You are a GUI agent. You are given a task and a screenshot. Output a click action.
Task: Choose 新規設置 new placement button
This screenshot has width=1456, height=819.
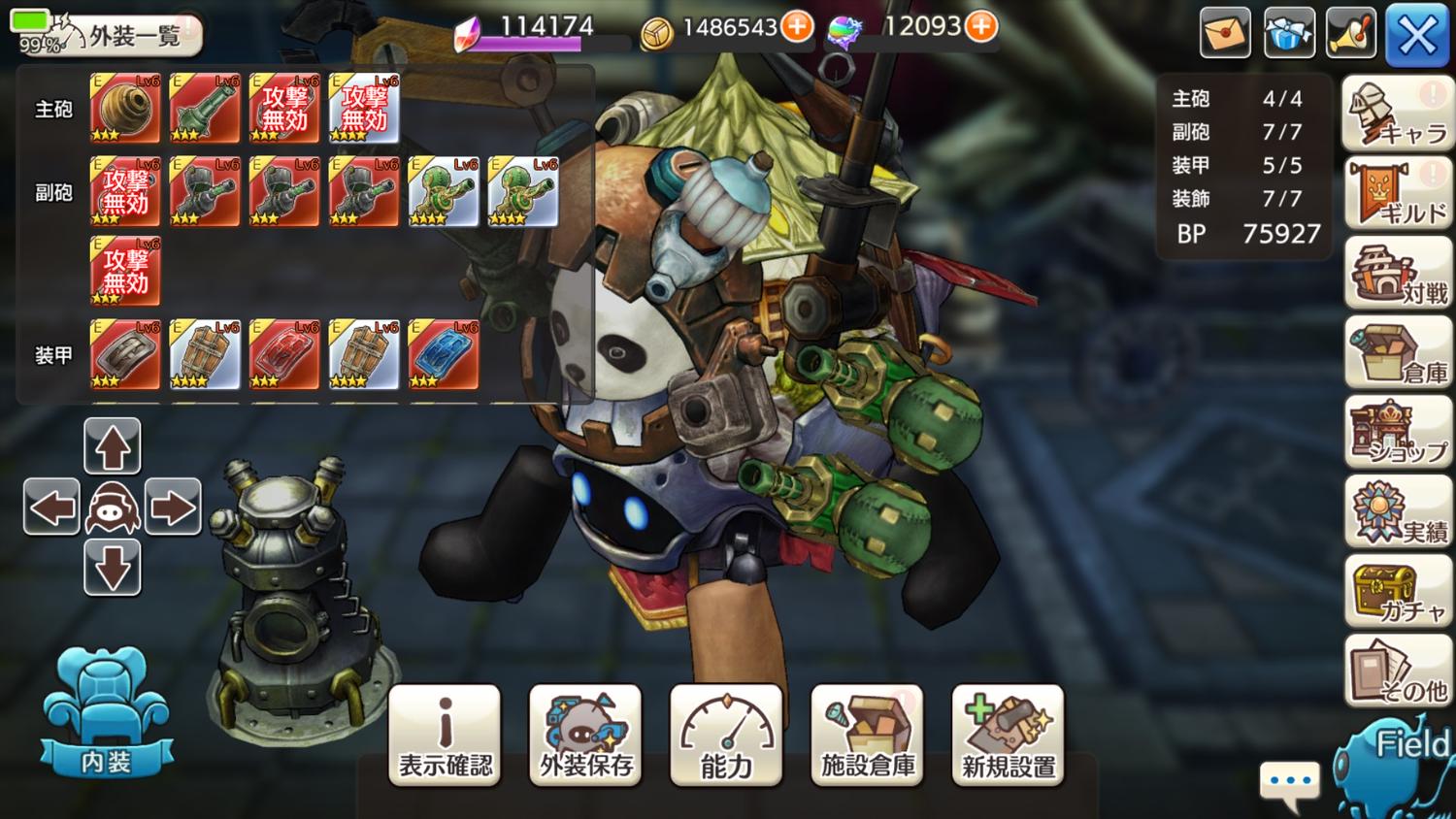point(1008,735)
